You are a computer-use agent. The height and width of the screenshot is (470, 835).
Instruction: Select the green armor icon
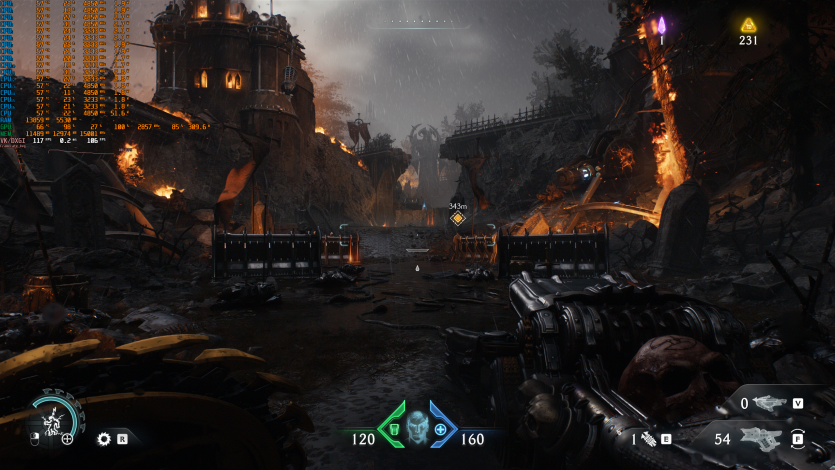pos(393,427)
